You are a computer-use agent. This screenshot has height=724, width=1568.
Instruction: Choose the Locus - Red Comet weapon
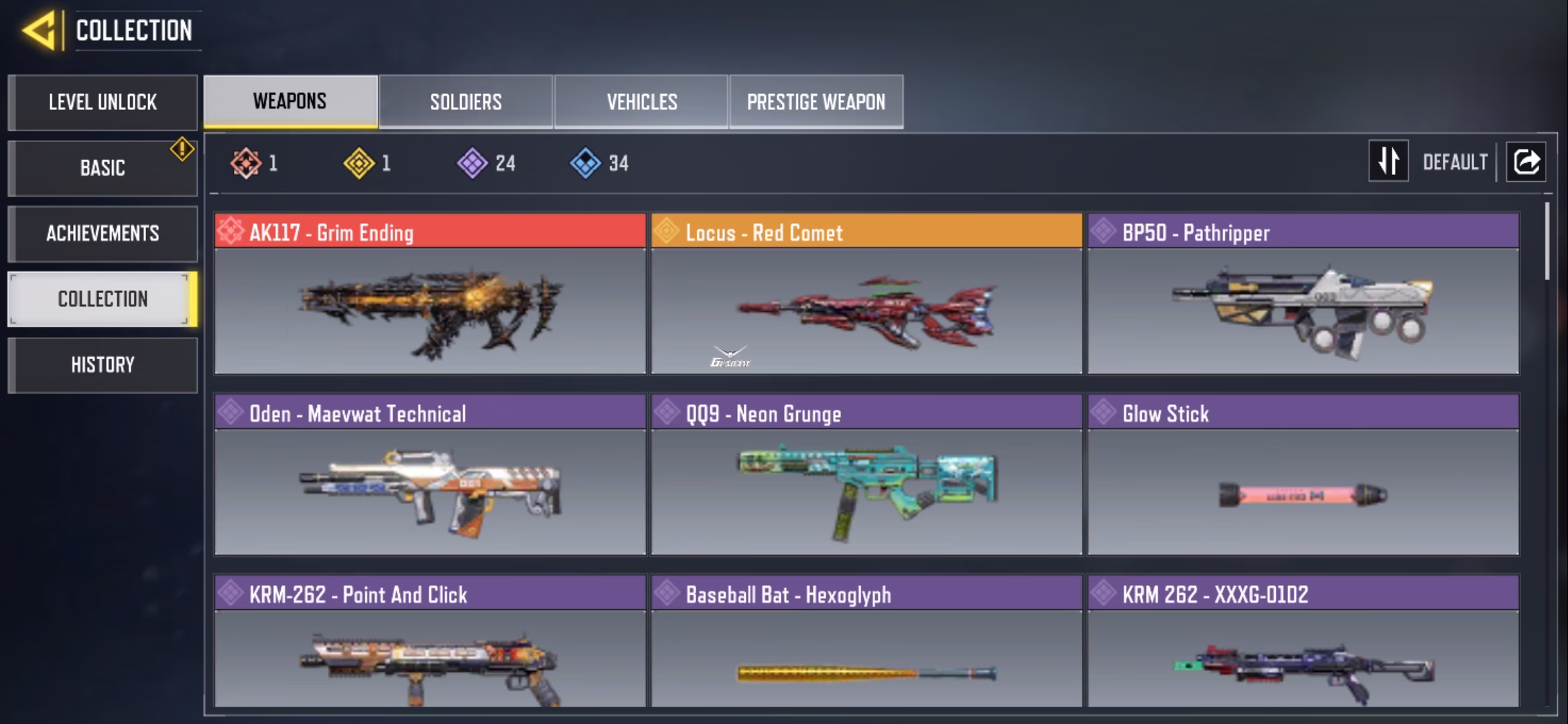866,294
